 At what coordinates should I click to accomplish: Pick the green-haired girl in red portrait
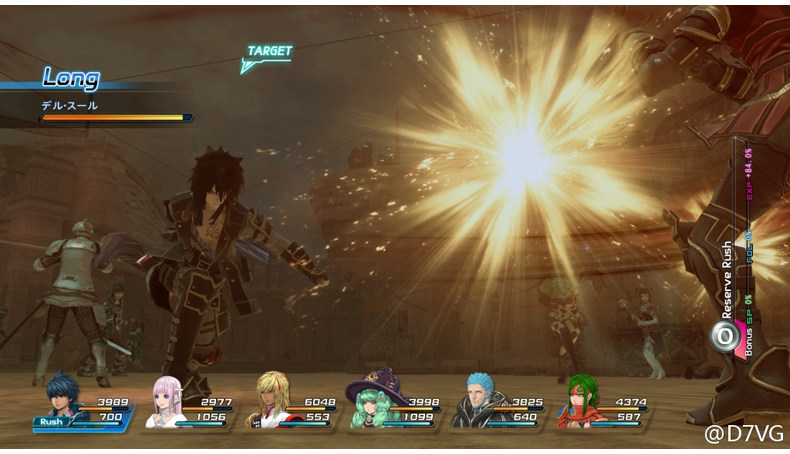581,400
